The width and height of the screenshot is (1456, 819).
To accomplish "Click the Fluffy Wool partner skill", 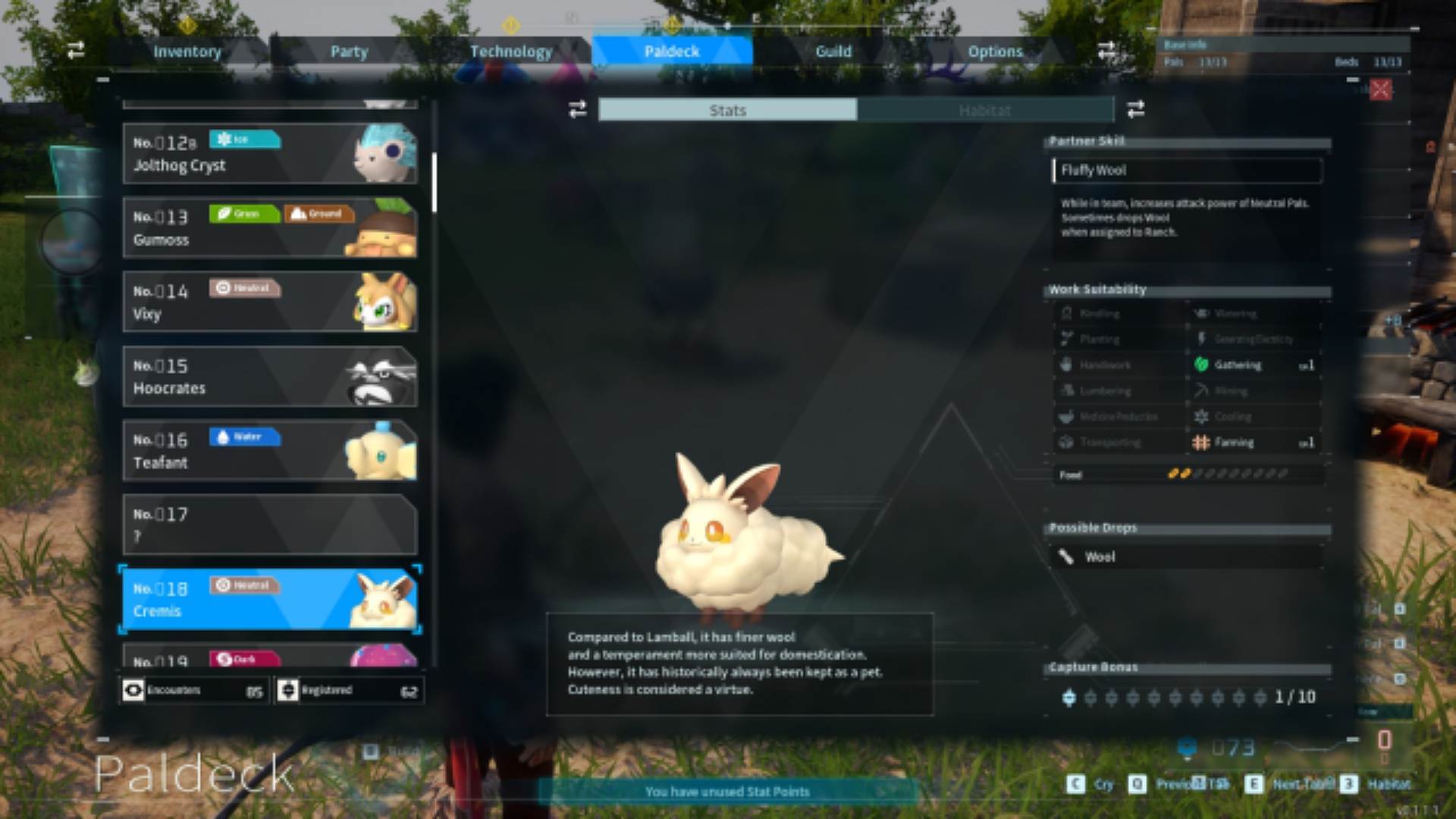I will click(1187, 171).
